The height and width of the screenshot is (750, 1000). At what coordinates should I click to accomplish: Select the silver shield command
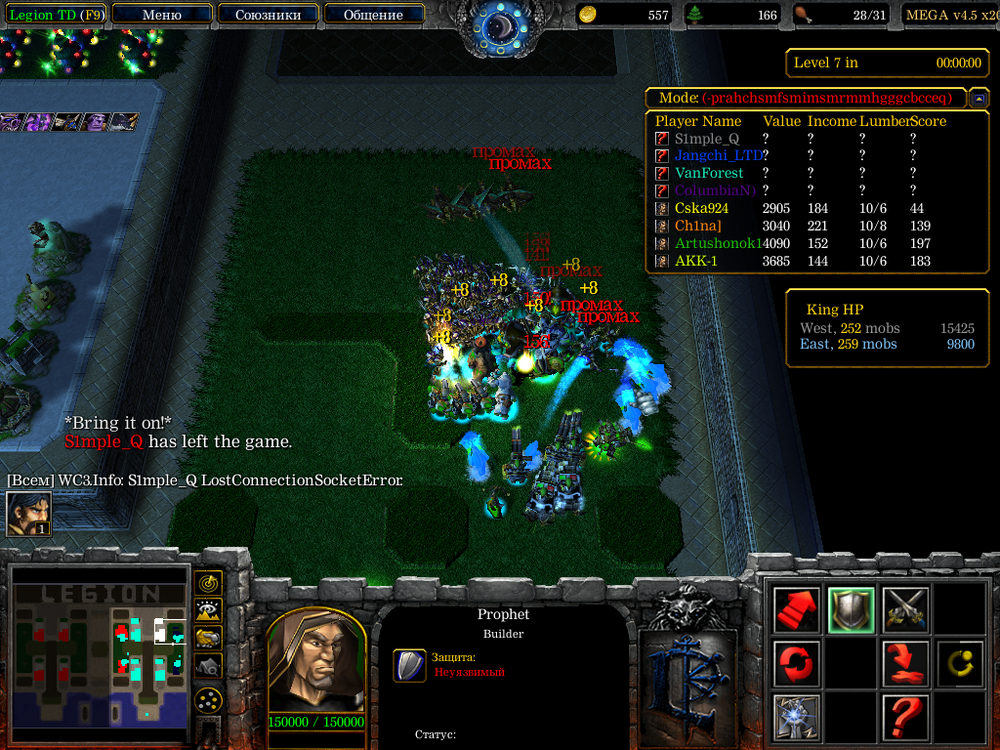click(x=851, y=609)
